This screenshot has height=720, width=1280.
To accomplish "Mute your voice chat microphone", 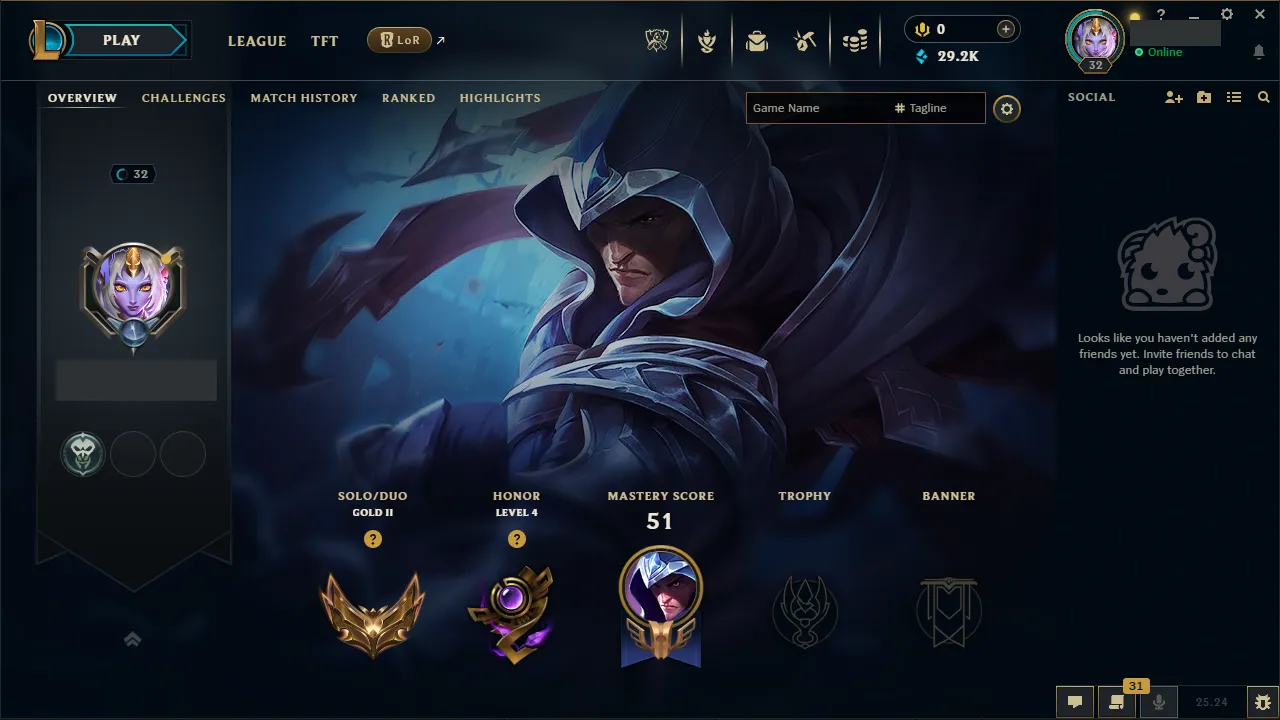I will (1158, 702).
